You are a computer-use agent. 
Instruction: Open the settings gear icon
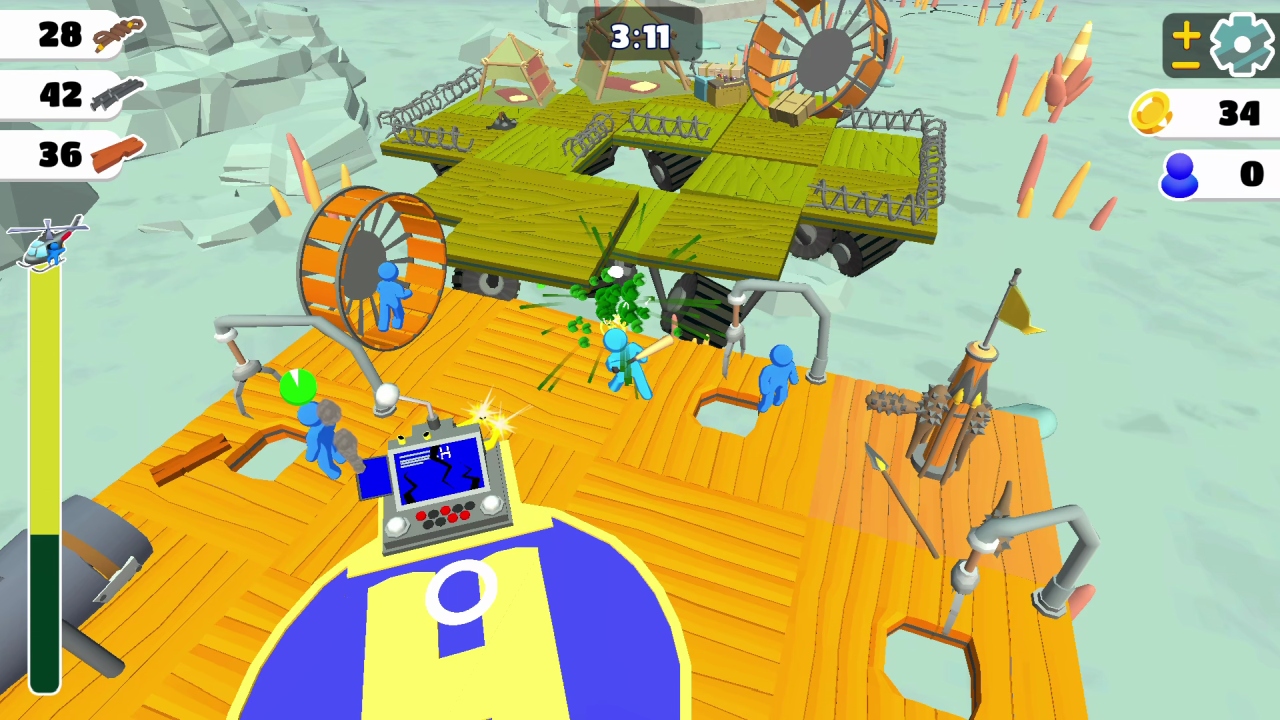[x=1240, y=42]
